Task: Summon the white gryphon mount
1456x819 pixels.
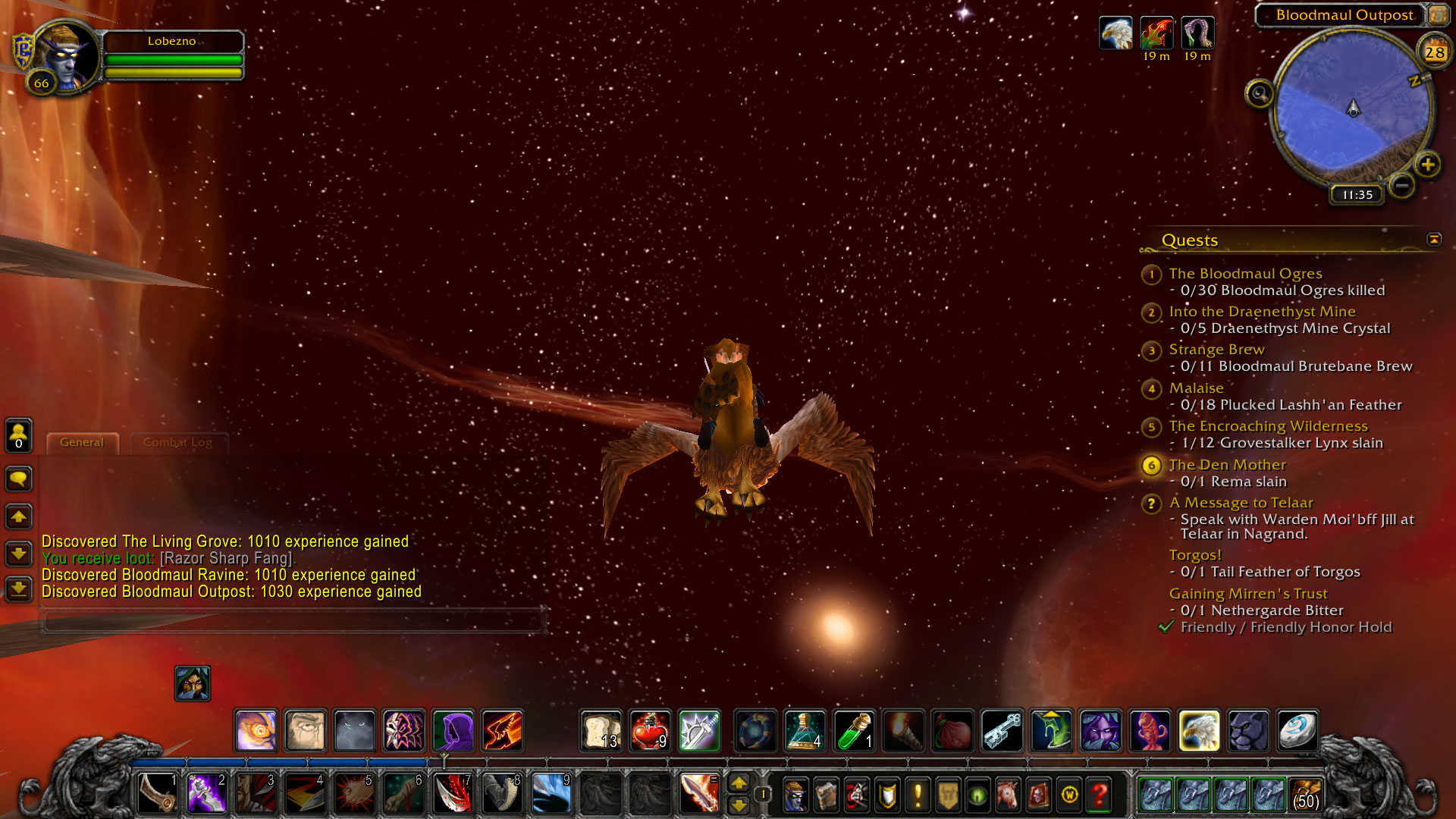Action: pyautogui.click(x=1199, y=731)
